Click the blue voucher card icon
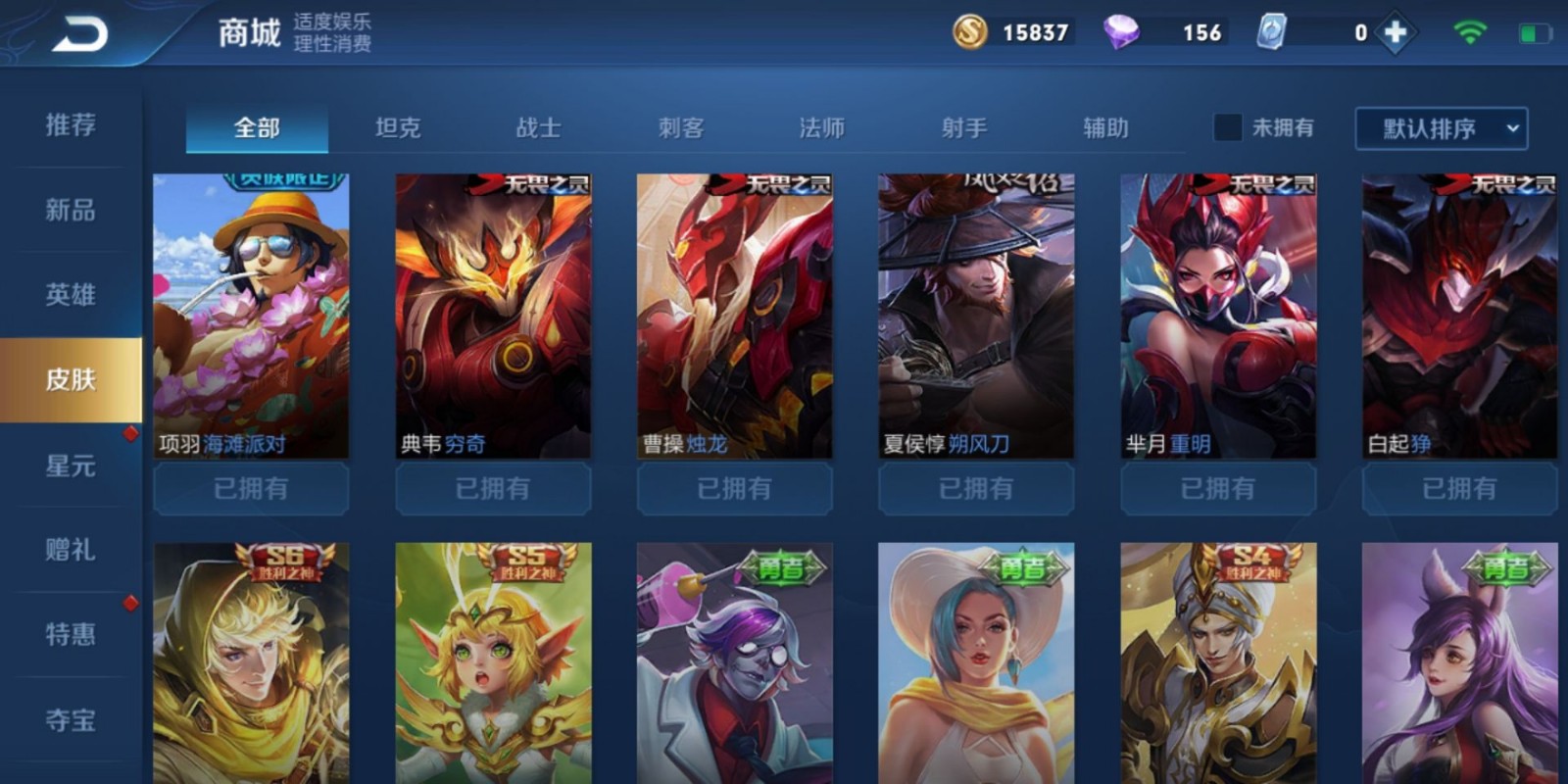This screenshot has height=784, width=1568. (x=1271, y=32)
